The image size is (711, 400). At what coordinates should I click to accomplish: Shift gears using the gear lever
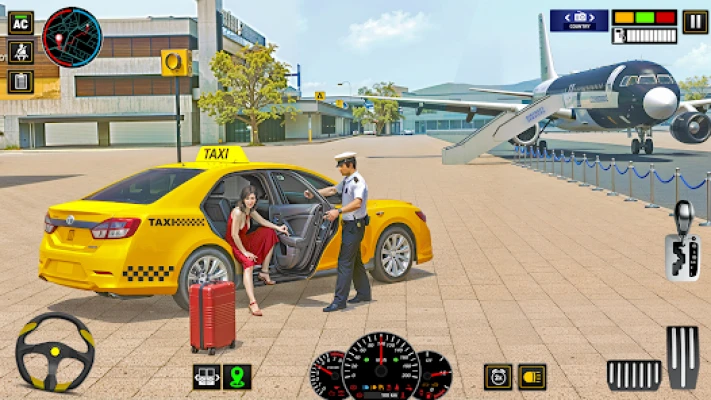click(x=683, y=242)
